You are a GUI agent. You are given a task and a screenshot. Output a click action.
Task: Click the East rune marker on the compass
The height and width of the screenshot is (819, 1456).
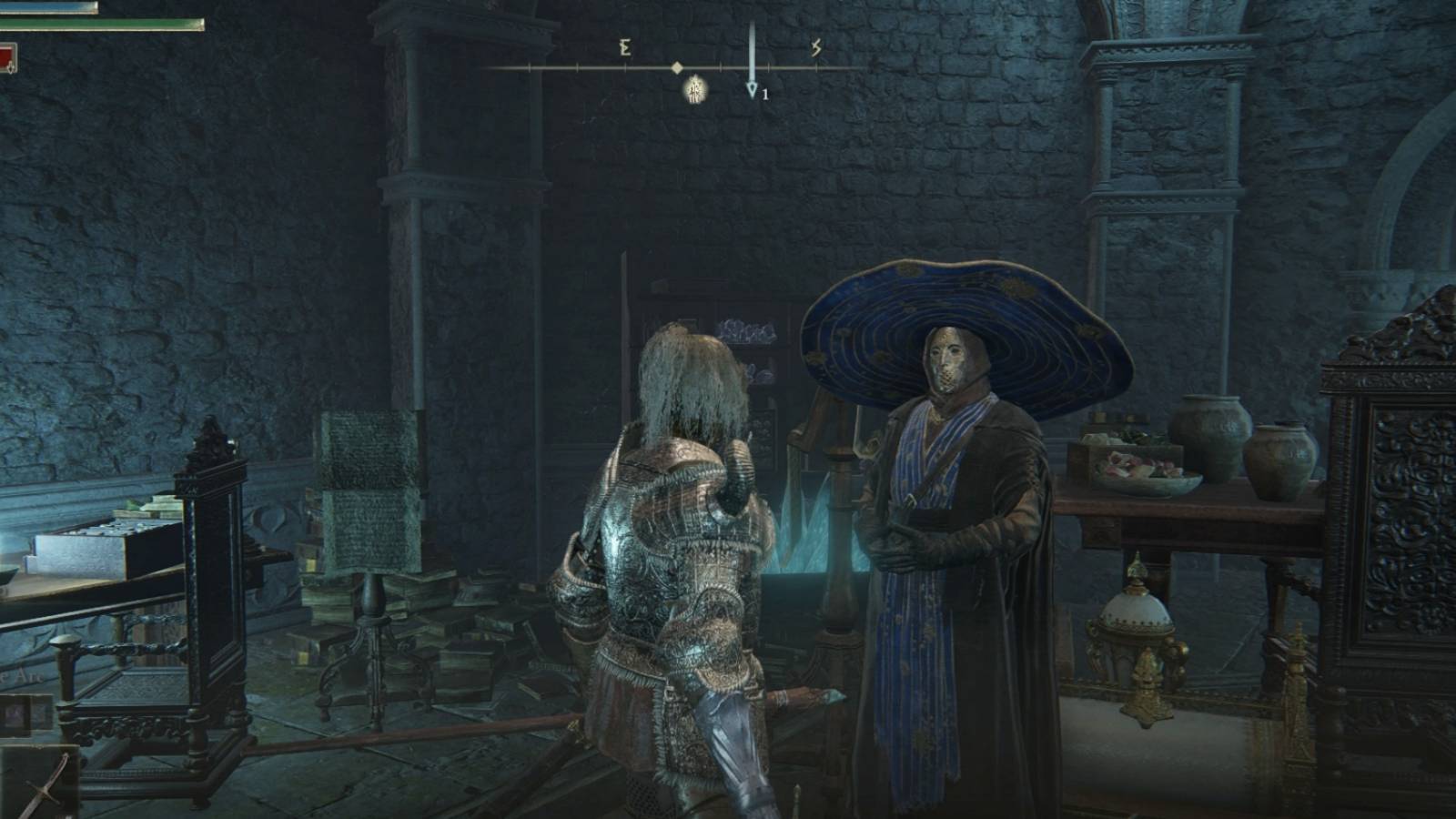625,47
